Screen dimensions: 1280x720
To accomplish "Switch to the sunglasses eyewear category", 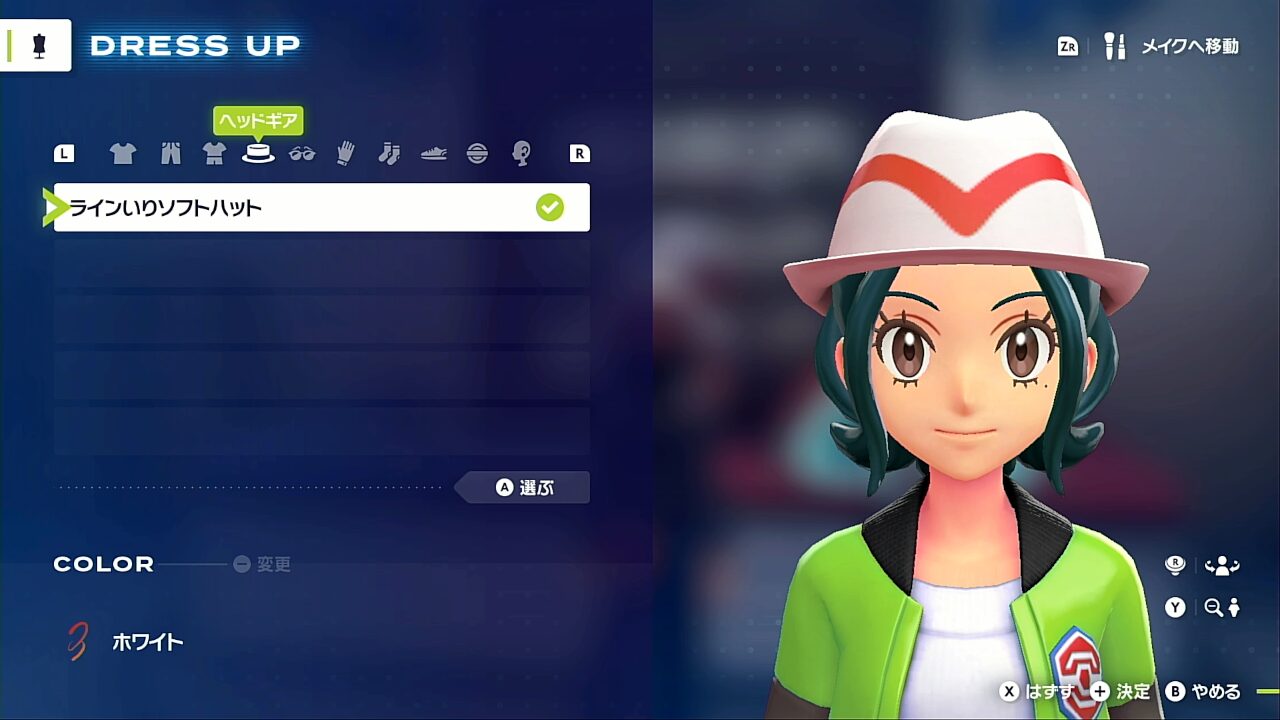I will tap(302, 153).
